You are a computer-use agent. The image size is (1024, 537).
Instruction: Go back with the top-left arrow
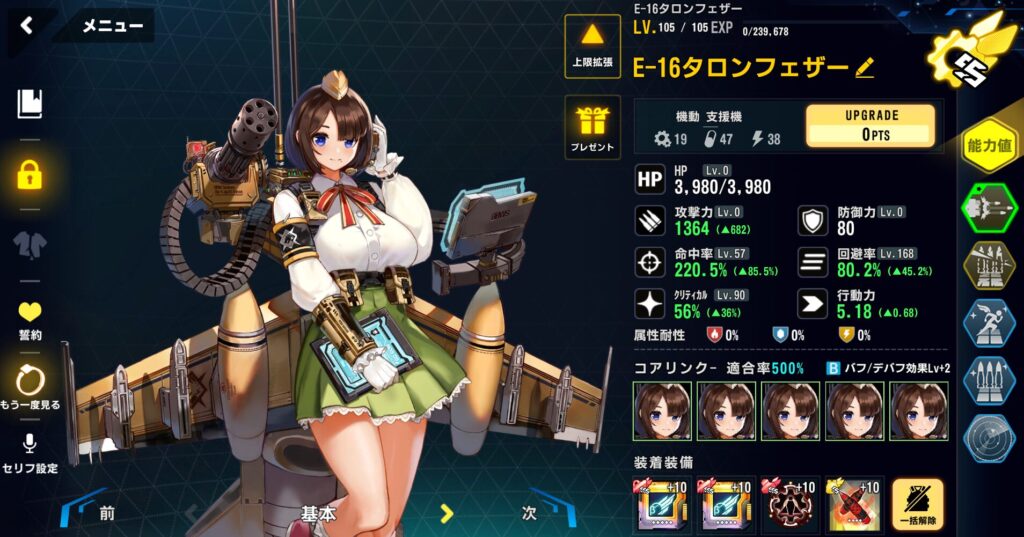27,26
